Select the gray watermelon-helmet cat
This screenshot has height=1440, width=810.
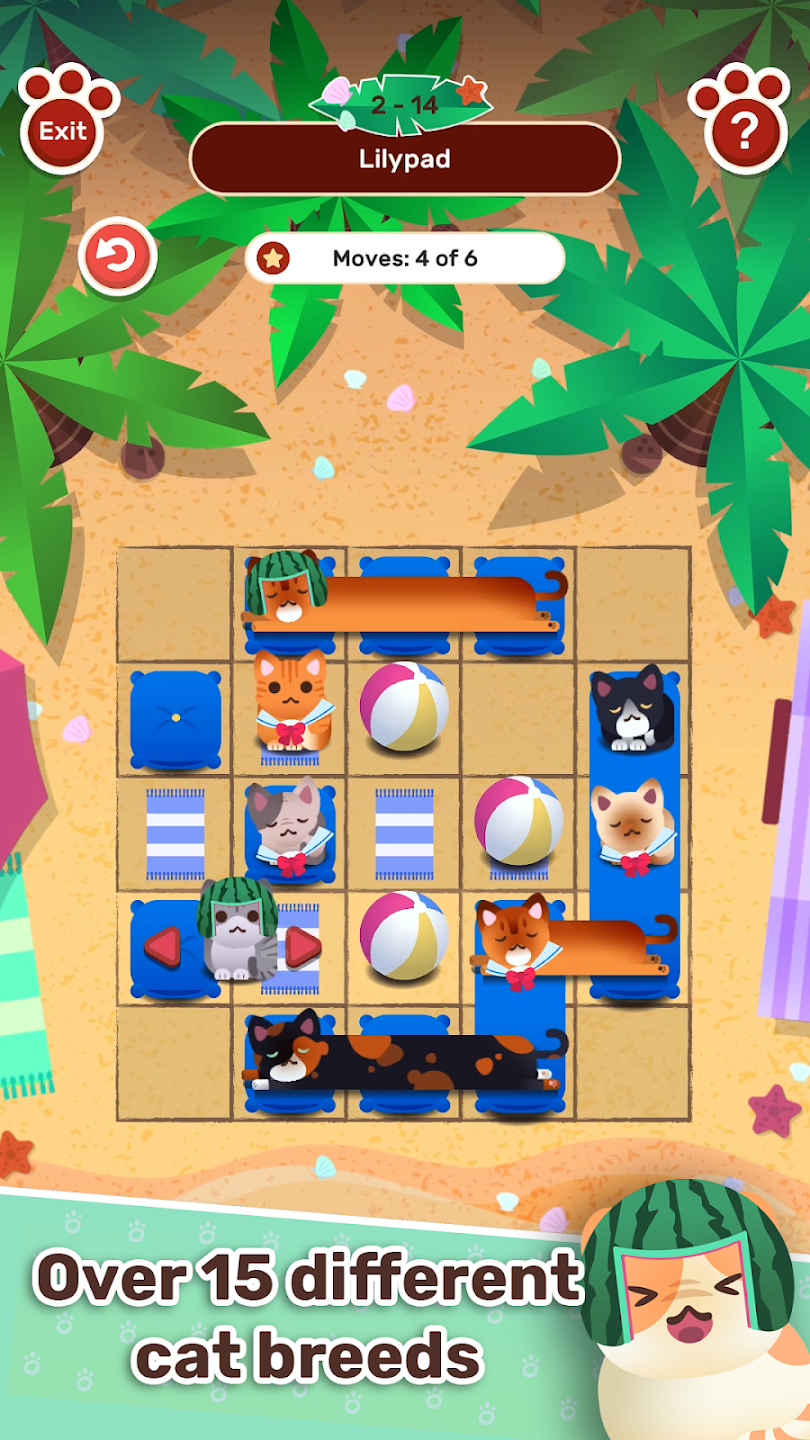pos(235,933)
